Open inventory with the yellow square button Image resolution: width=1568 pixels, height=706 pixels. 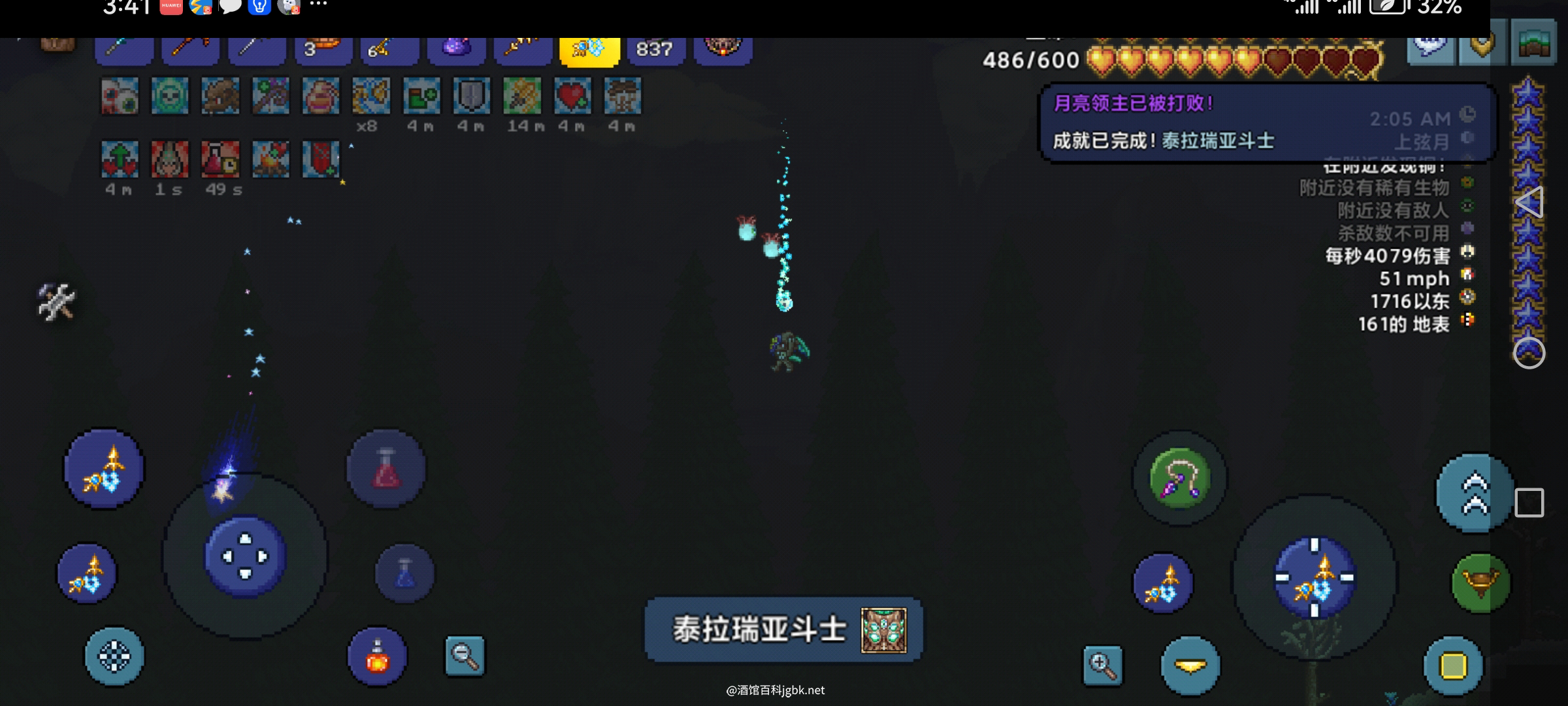(x=1453, y=665)
